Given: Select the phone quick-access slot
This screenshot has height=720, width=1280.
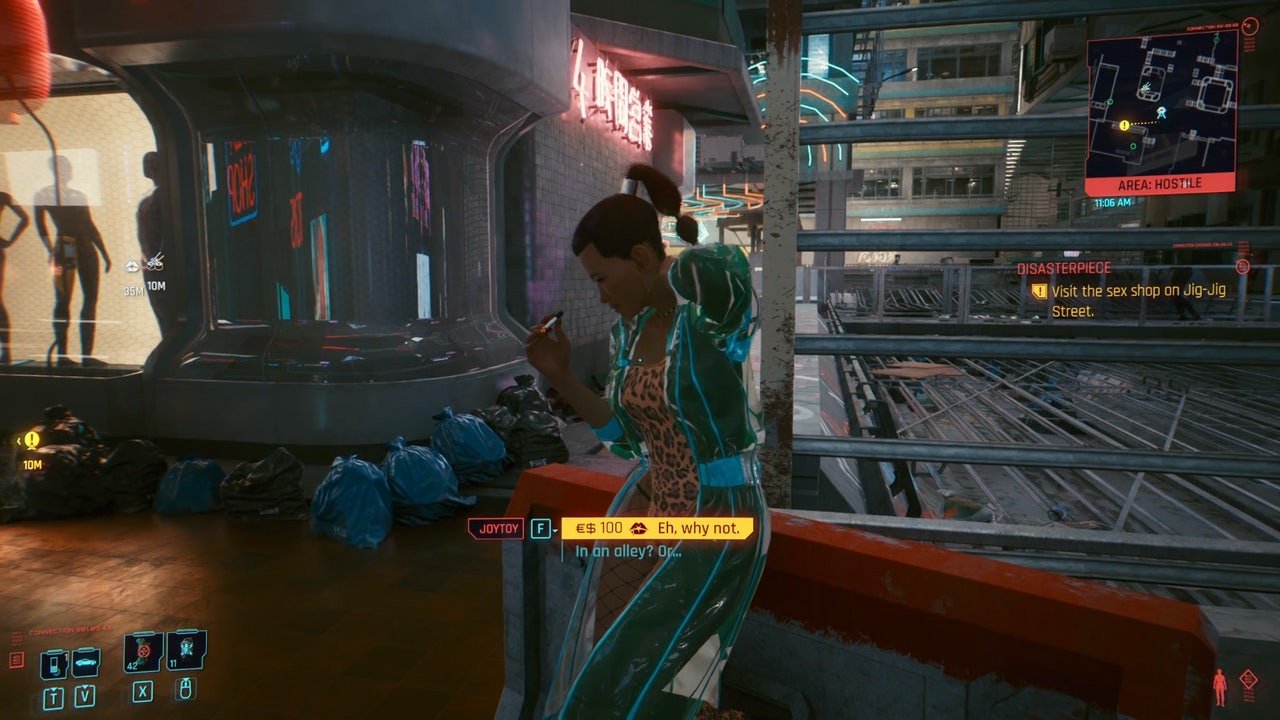Looking at the screenshot, I should coord(53,663).
